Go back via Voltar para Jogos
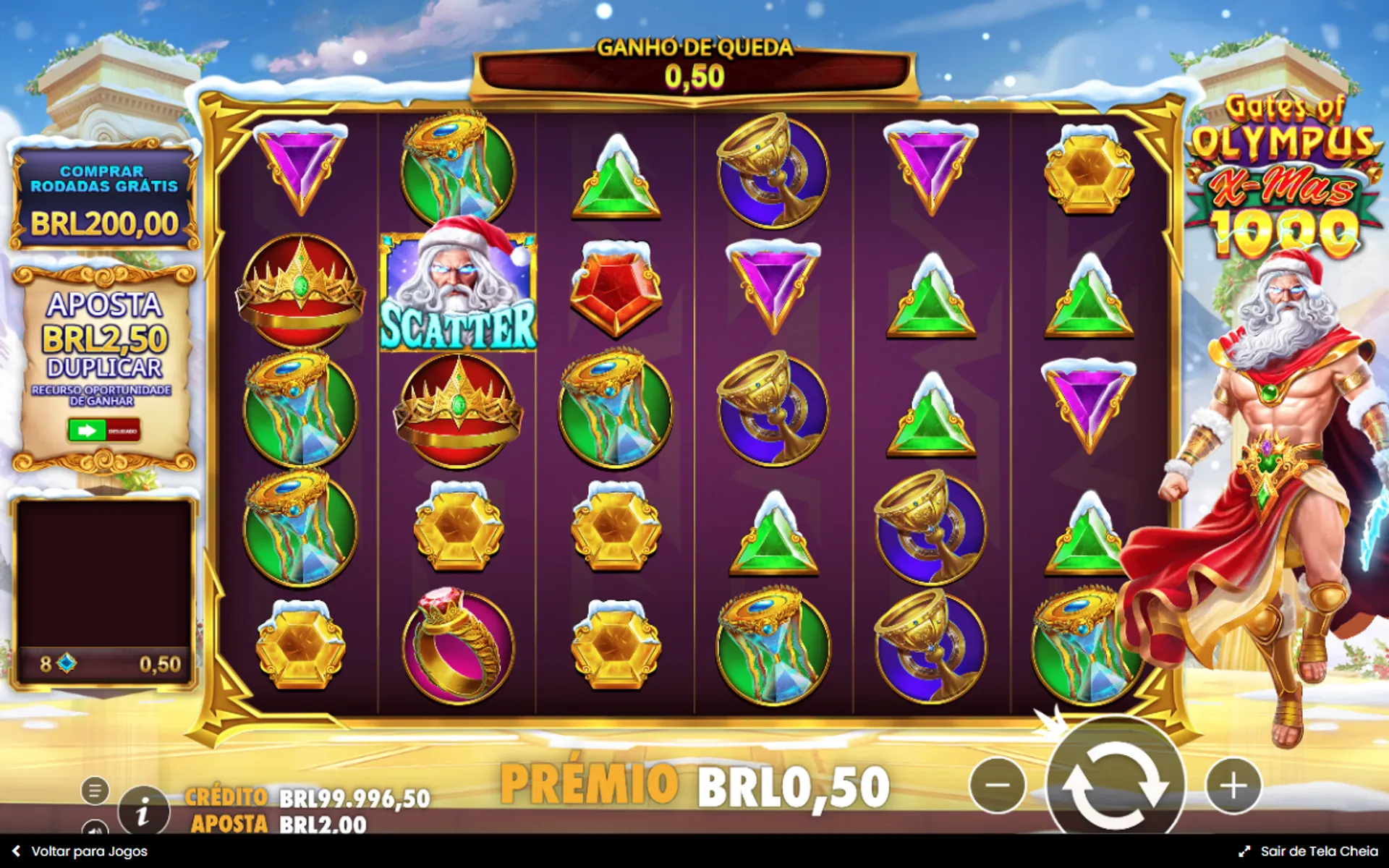Screen dimensions: 1389x868 click(80, 851)
